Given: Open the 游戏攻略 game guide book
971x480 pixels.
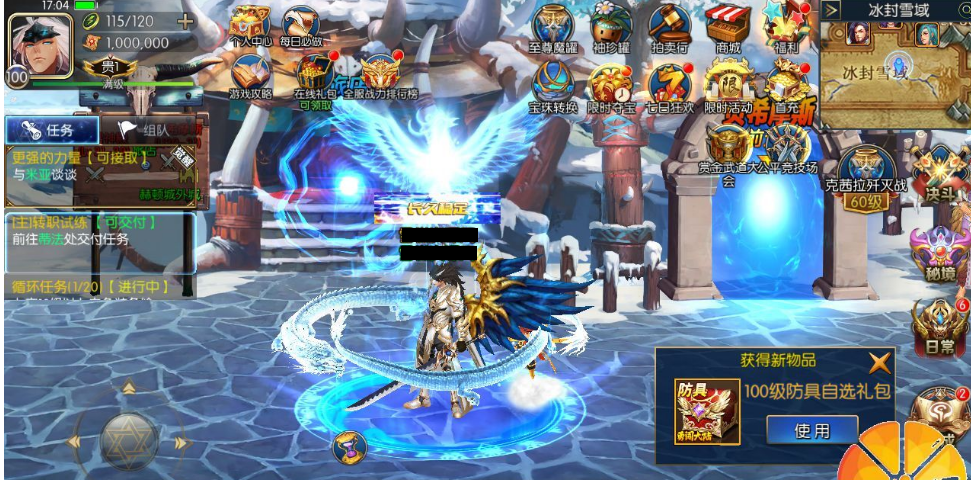Looking at the screenshot, I should (251, 74).
